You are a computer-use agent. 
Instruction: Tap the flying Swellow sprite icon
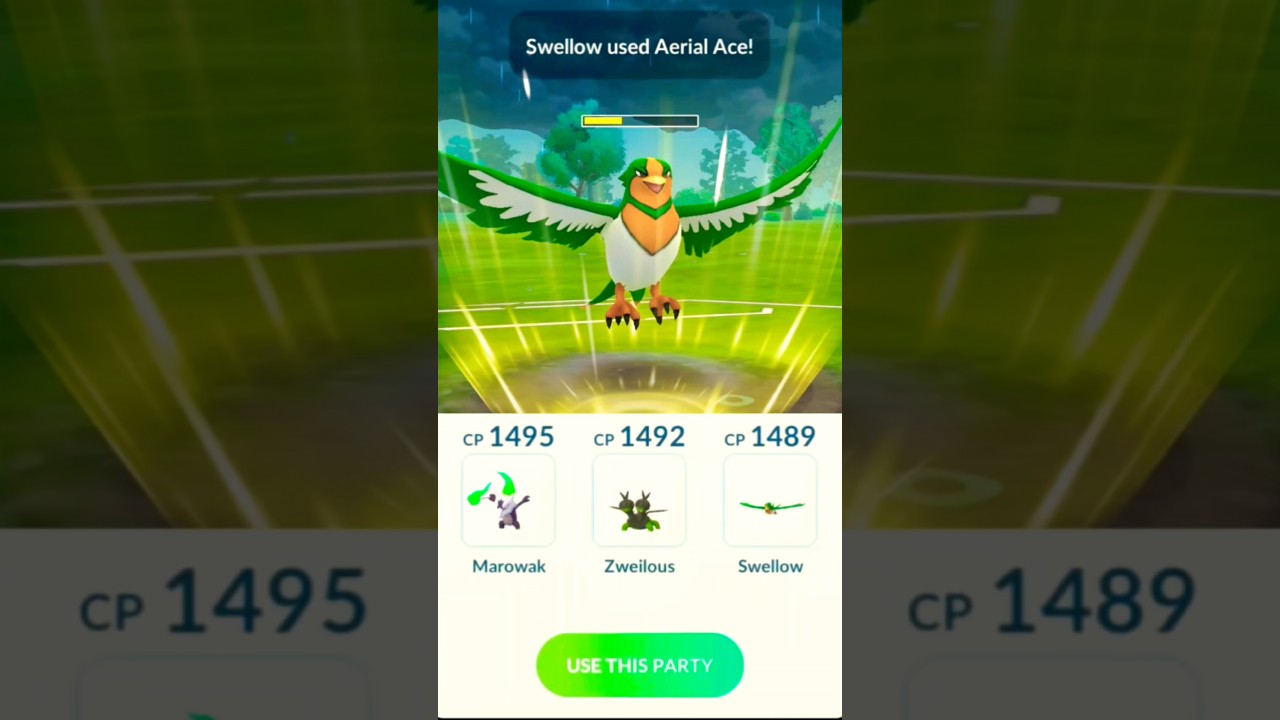tap(770, 505)
